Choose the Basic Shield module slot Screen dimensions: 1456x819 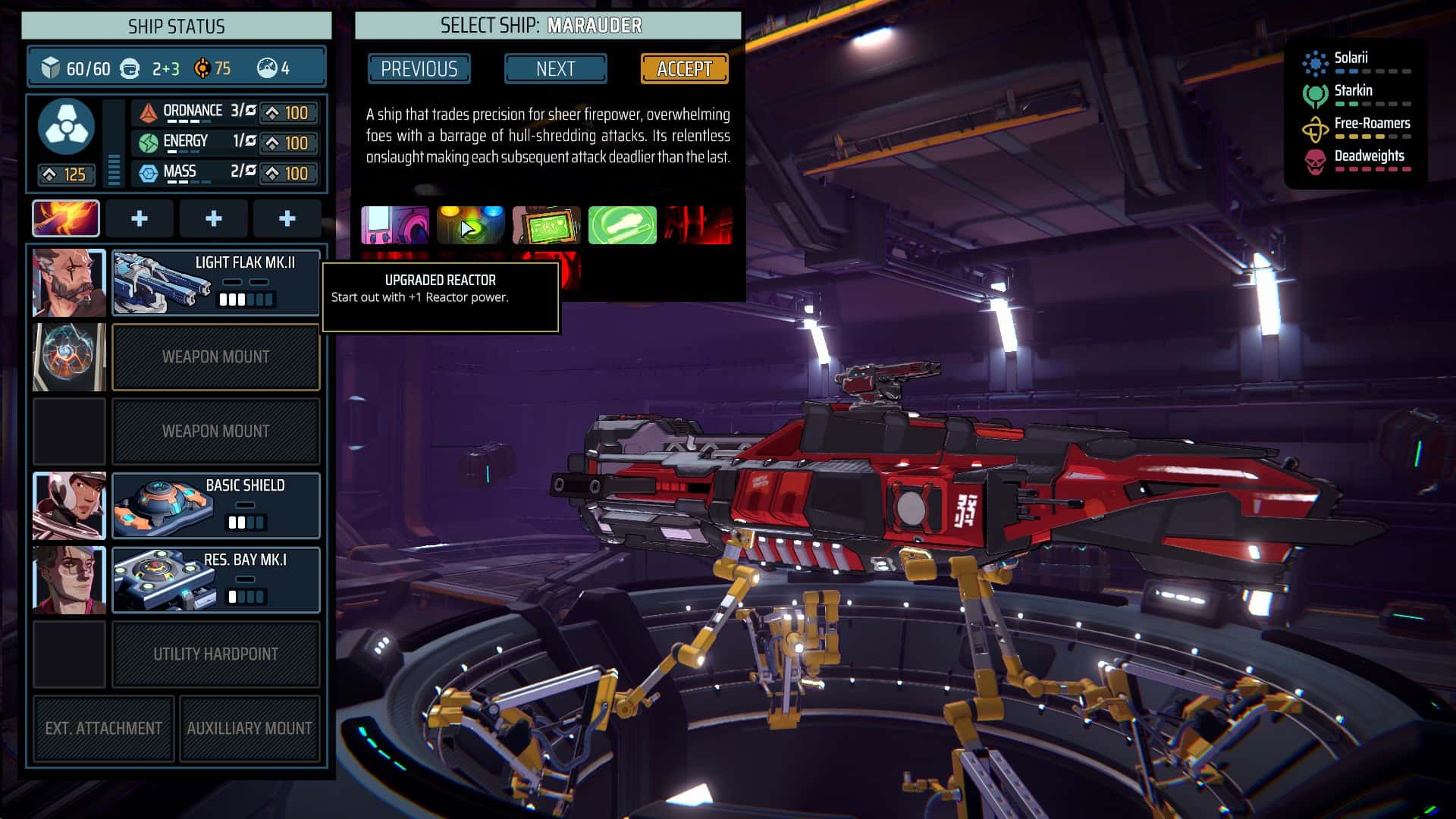pos(215,506)
